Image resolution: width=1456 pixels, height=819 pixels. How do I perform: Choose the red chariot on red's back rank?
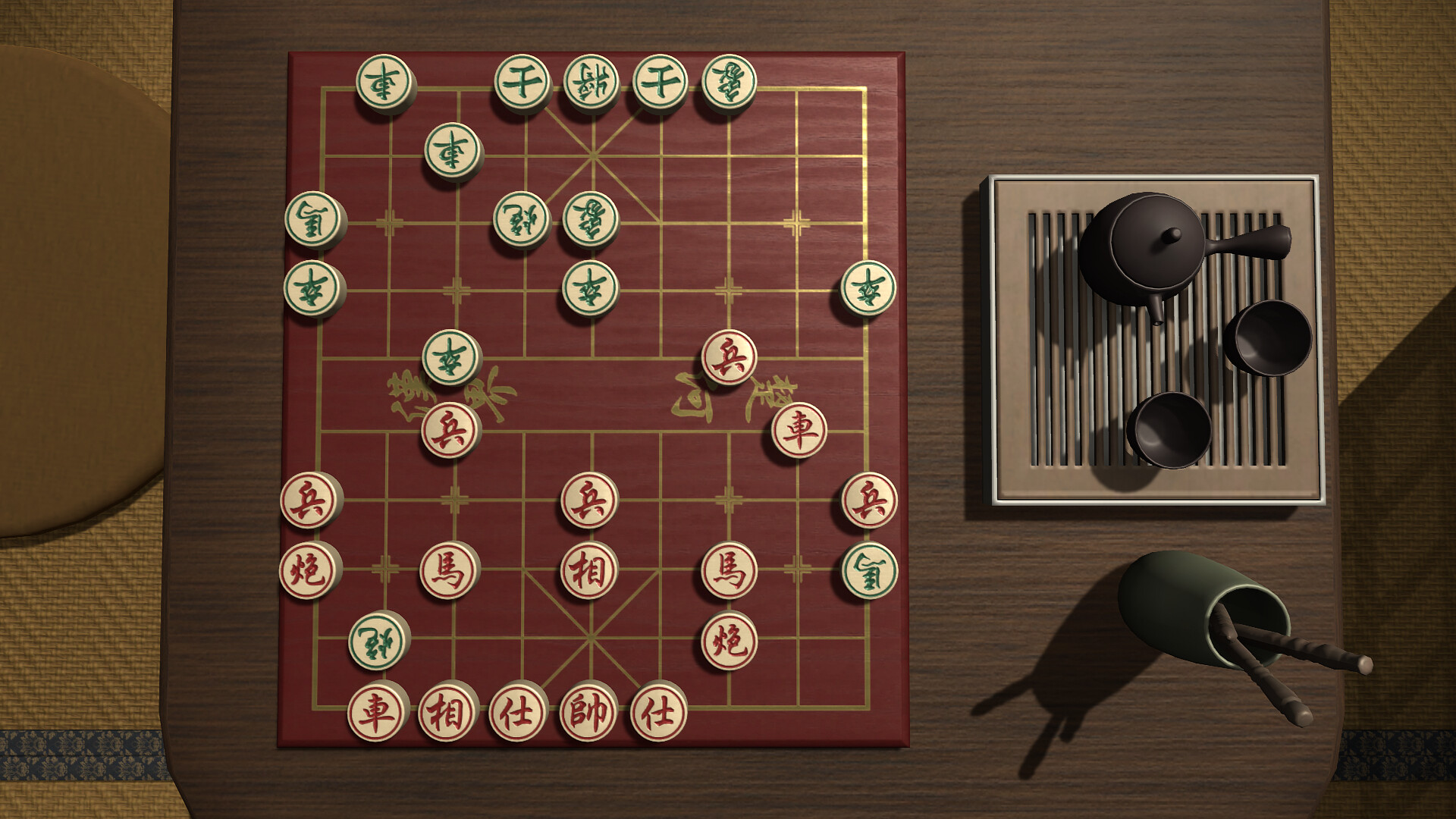(378, 711)
